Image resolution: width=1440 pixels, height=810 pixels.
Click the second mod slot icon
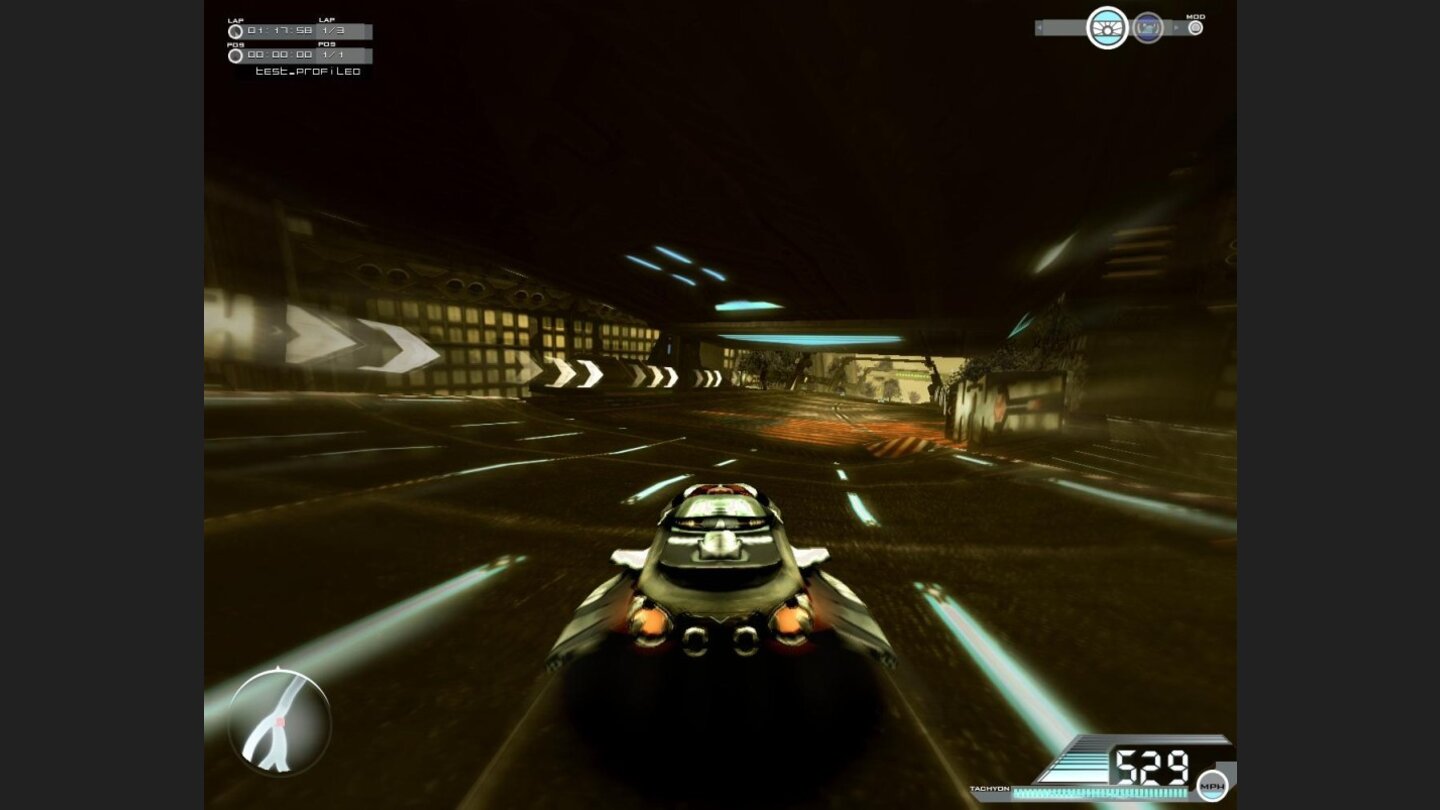(1149, 28)
